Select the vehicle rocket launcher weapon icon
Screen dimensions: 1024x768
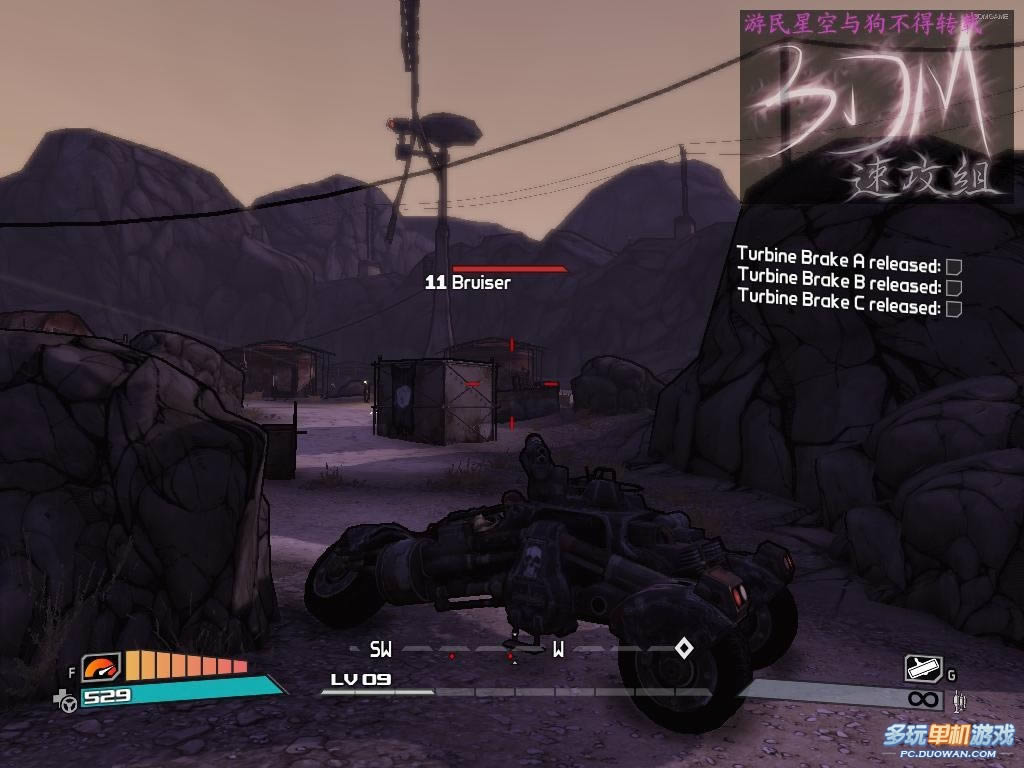coord(923,668)
